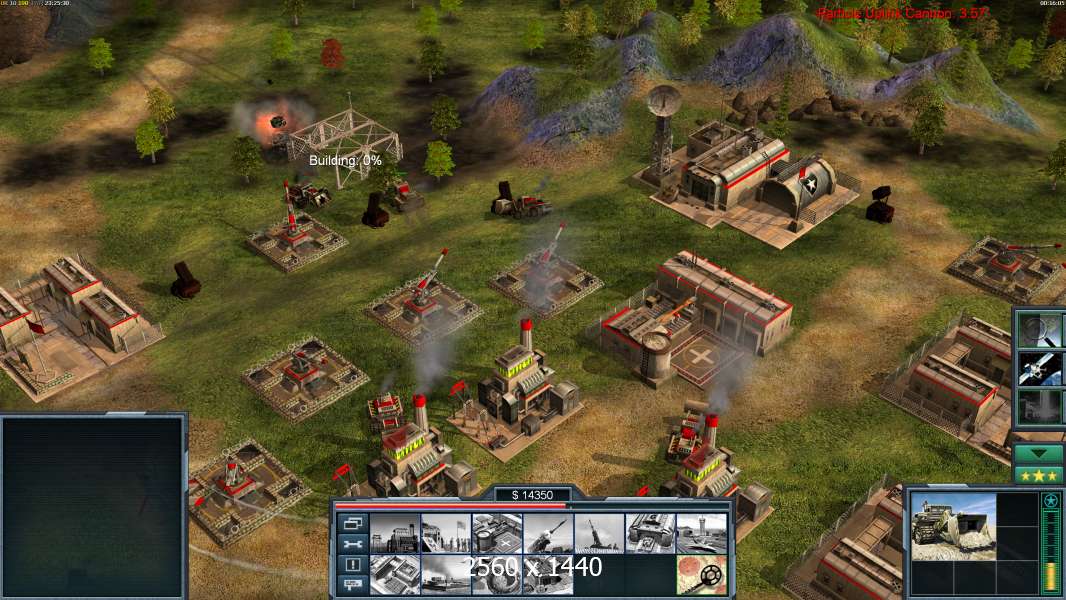Open the exclamation mark alert button
The height and width of the screenshot is (600, 1066).
tap(352, 565)
